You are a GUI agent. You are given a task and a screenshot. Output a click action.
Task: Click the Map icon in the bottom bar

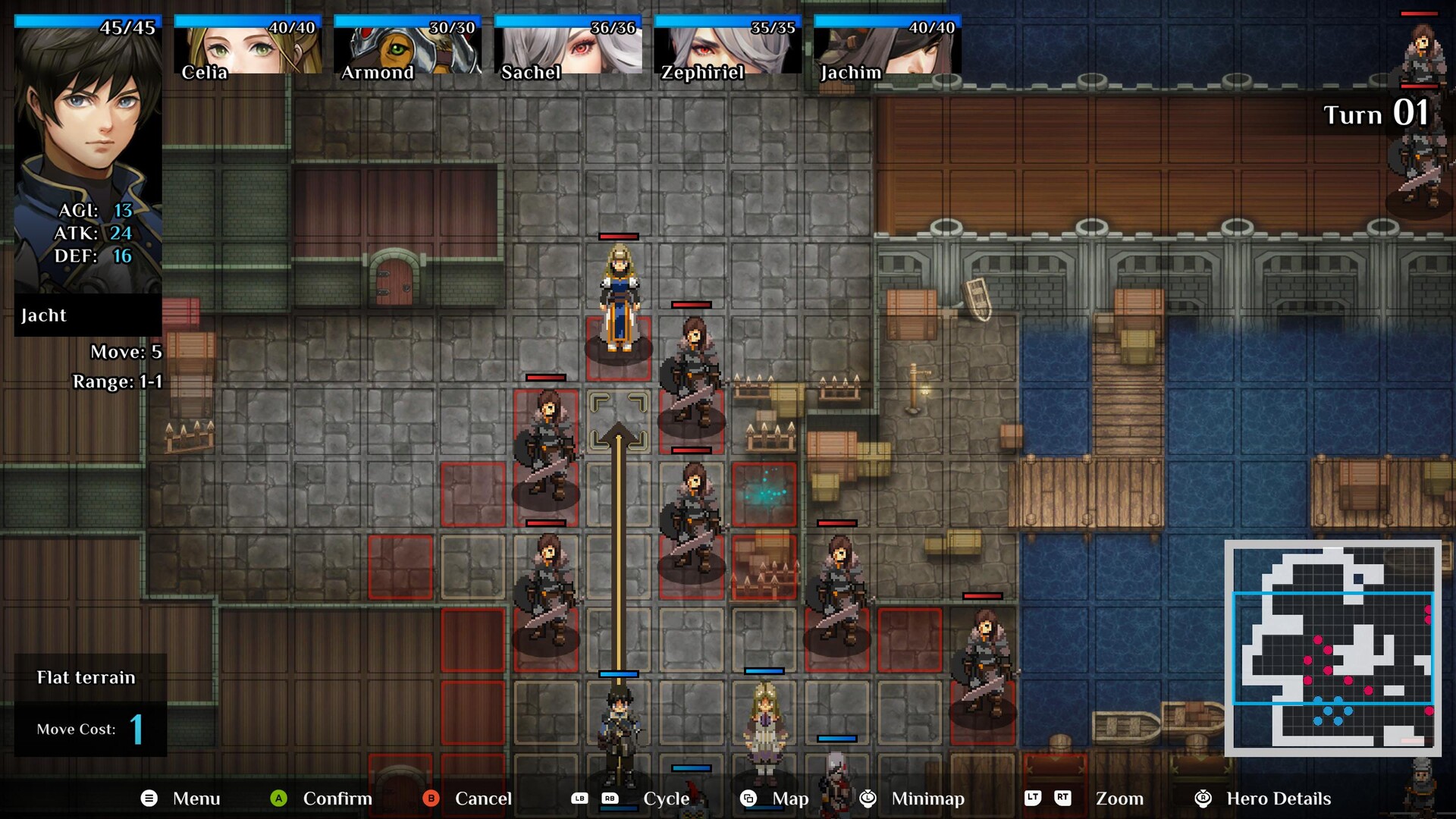coord(749,799)
